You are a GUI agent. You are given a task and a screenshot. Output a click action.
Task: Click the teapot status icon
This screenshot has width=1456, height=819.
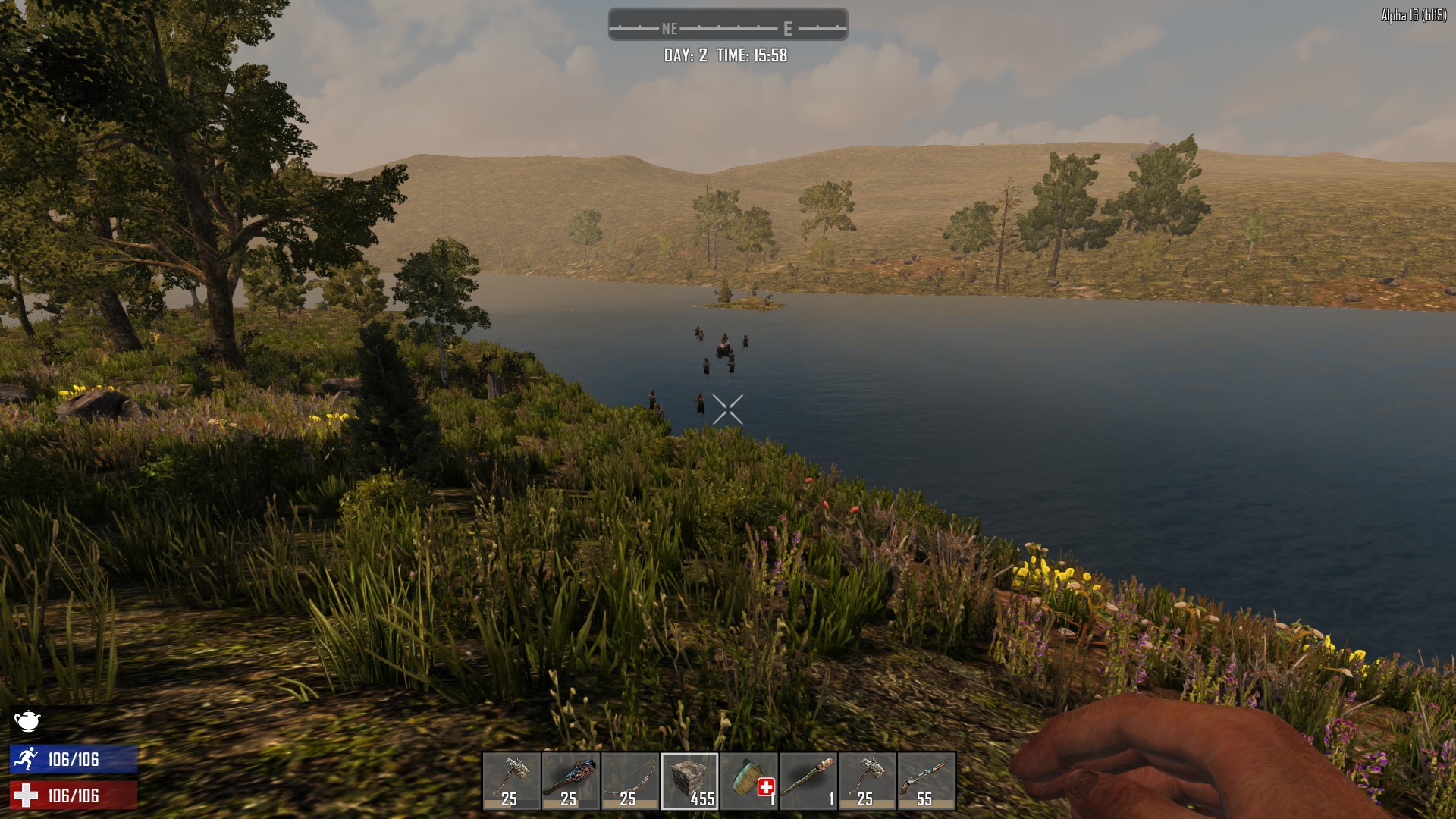point(27,720)
